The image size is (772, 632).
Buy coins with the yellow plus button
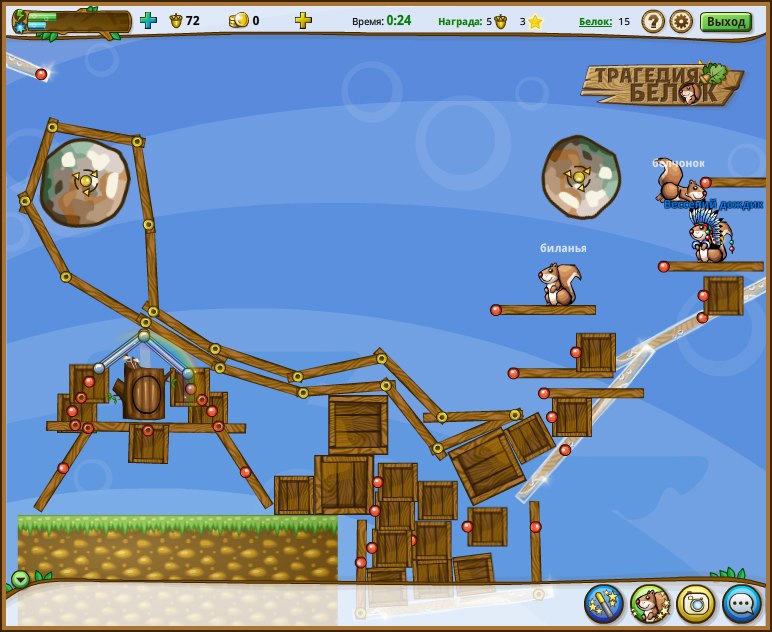point(303,20)
